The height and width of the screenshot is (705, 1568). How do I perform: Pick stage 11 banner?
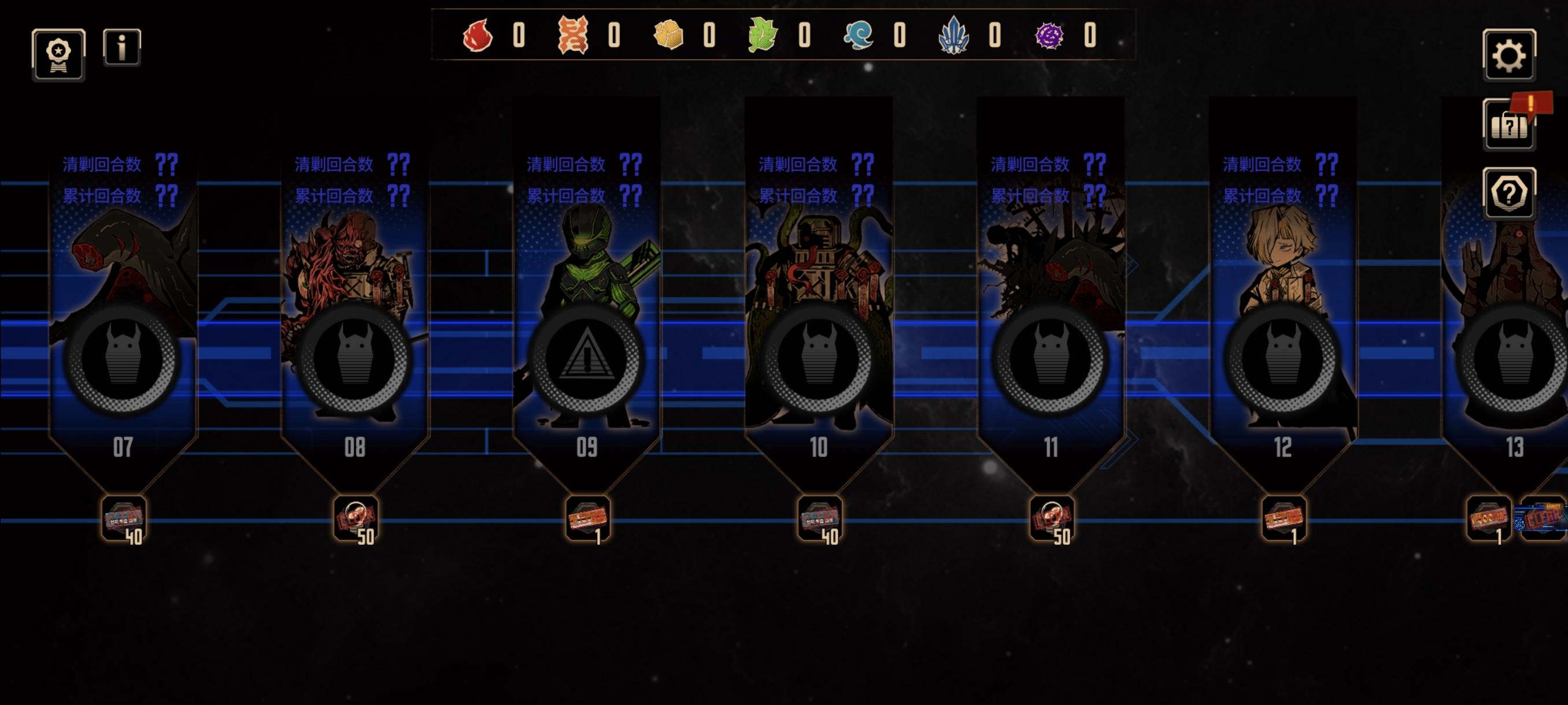(1051, 304)
